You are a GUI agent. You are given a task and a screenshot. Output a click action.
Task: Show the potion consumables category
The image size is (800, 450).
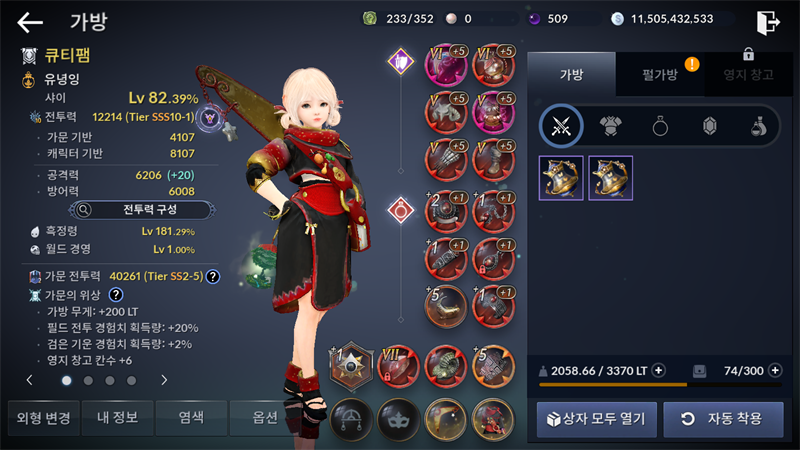(x=758, y=126)
